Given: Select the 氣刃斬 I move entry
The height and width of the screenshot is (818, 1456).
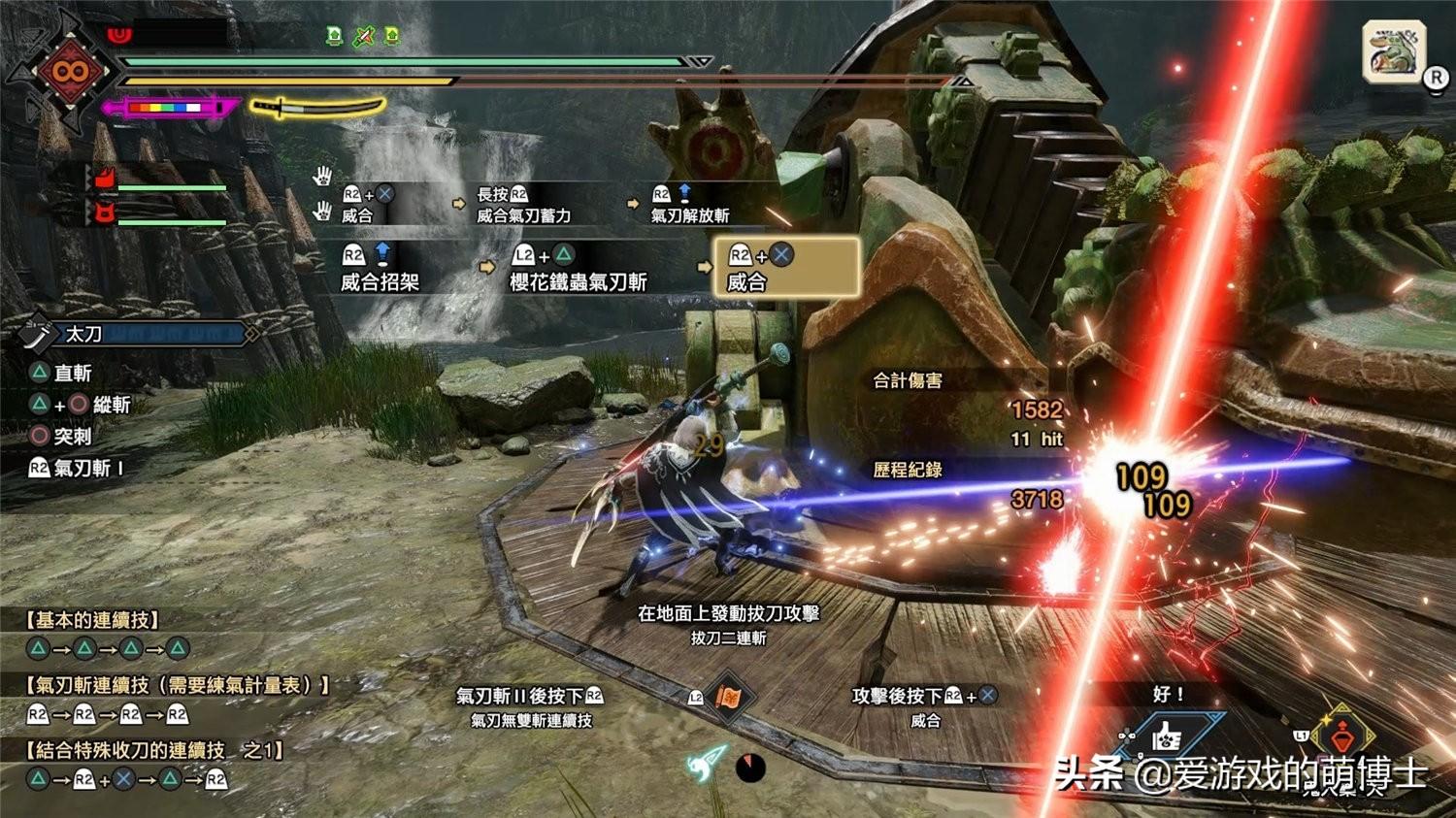Looking at the screenshot, I should pyautogui.click(x=77, y=469).
